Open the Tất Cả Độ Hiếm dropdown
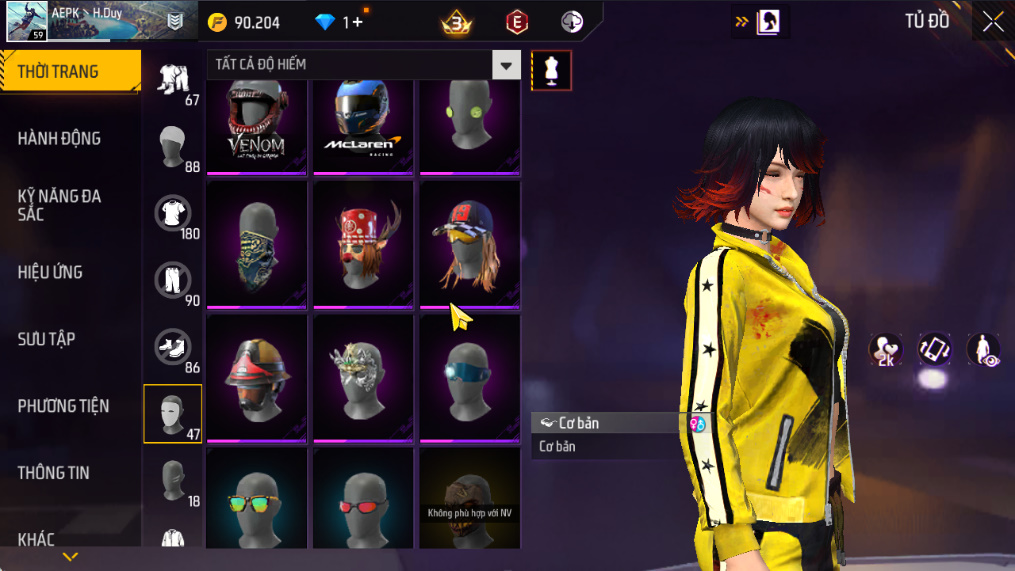 [506, 65]
